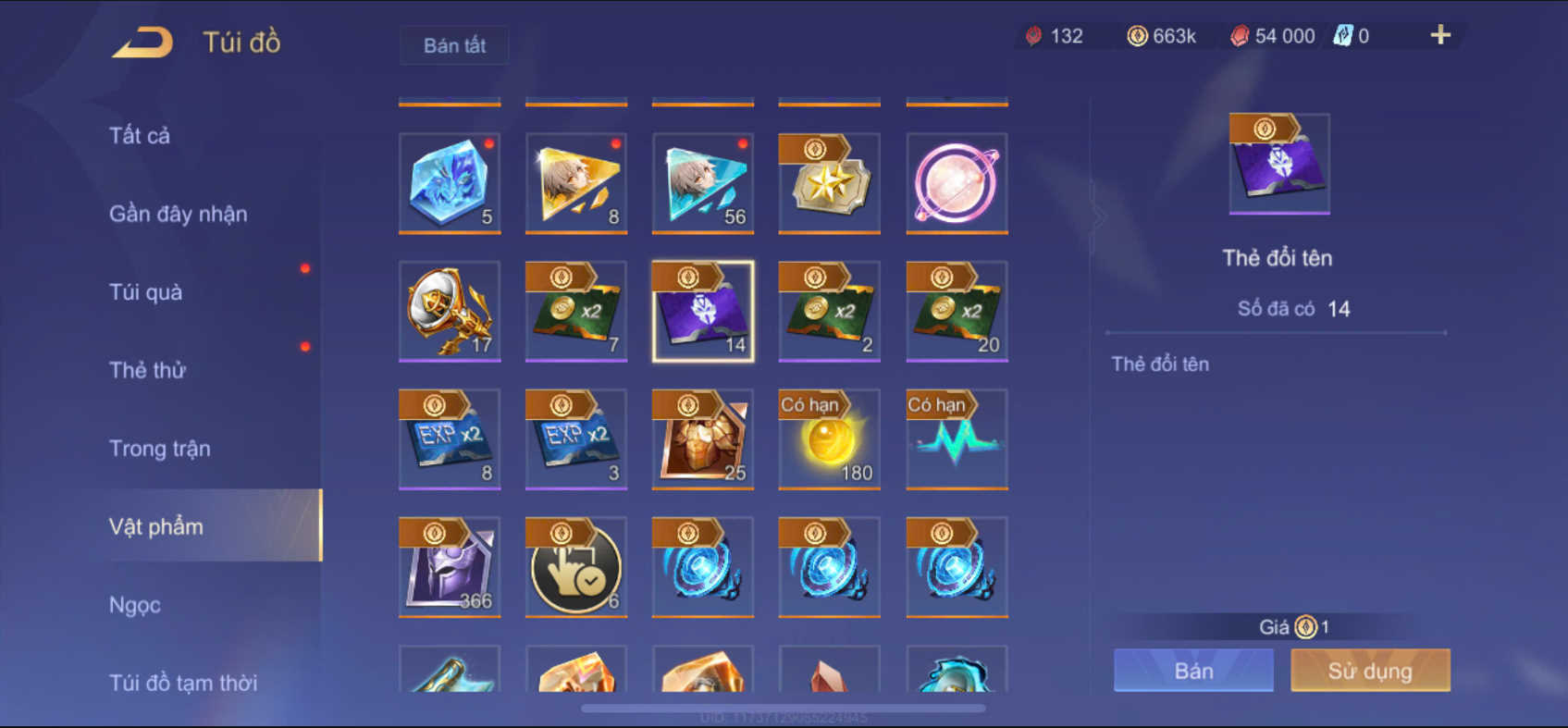This screenshot has height=728, width=1568.
Task: Select the limited-time gold orb item (180)
Action: point(829,439)
